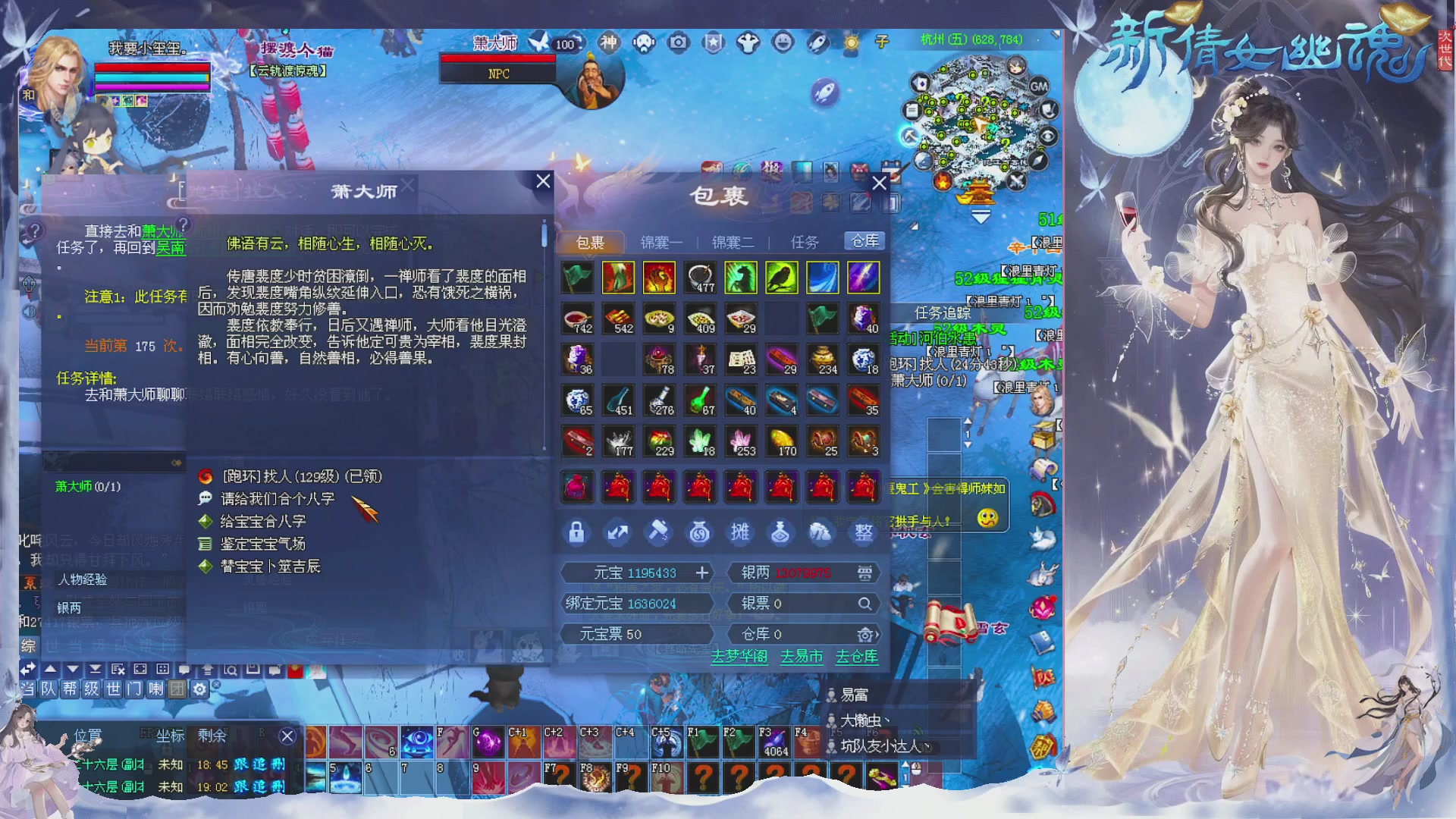This screenshot has height=819, width=1456.
Task: Follow the 去仓库 link at bottom right
Action: pos(858,657)
